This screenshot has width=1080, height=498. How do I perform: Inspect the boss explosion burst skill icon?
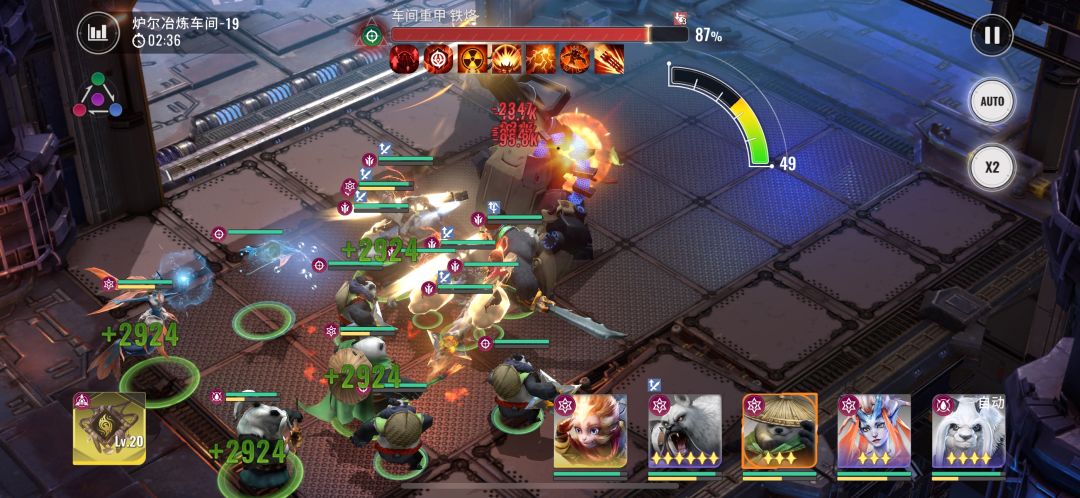[506, 59]
